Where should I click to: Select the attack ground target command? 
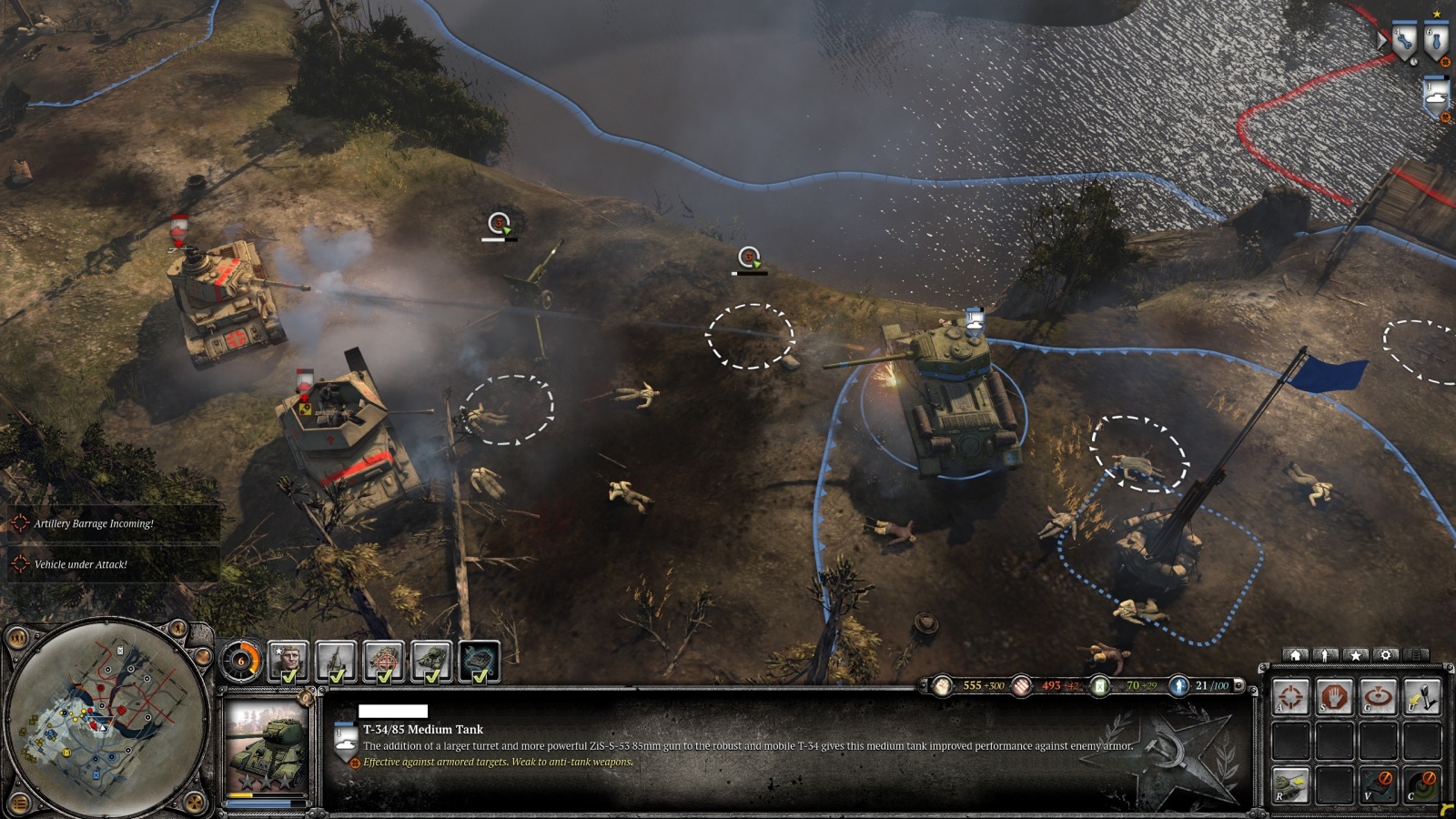click(x=1378, y=698)
